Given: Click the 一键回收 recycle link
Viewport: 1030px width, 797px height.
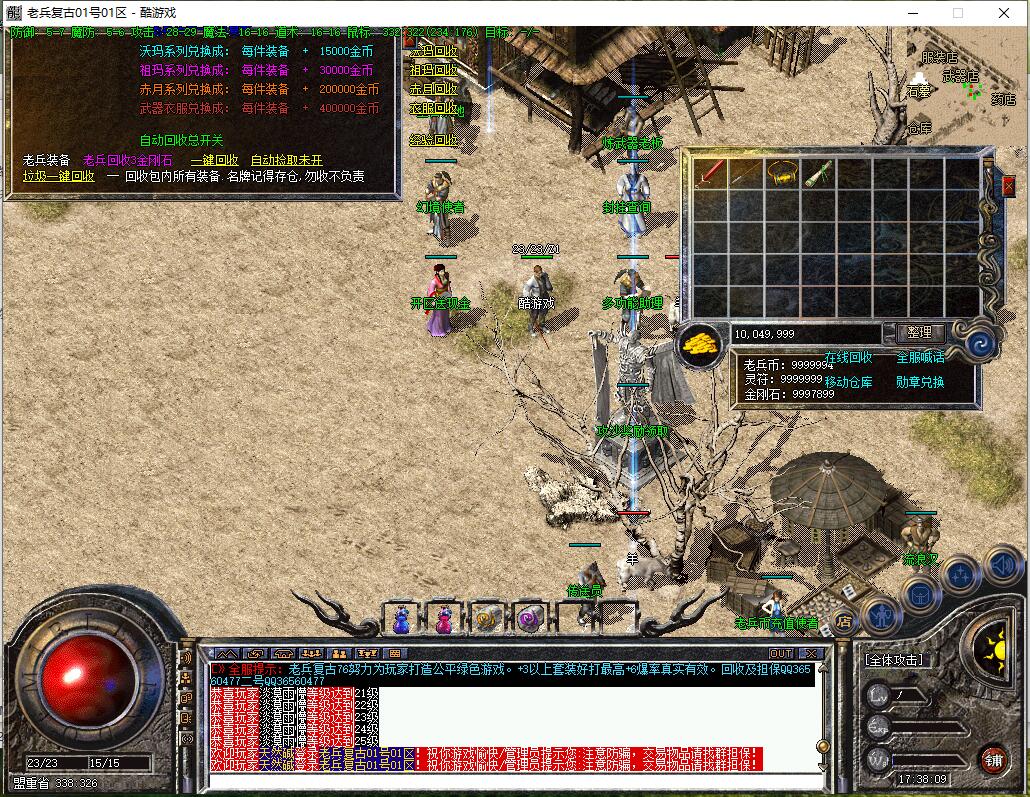Looking at the screenshot, I should [x=214, y=160].
